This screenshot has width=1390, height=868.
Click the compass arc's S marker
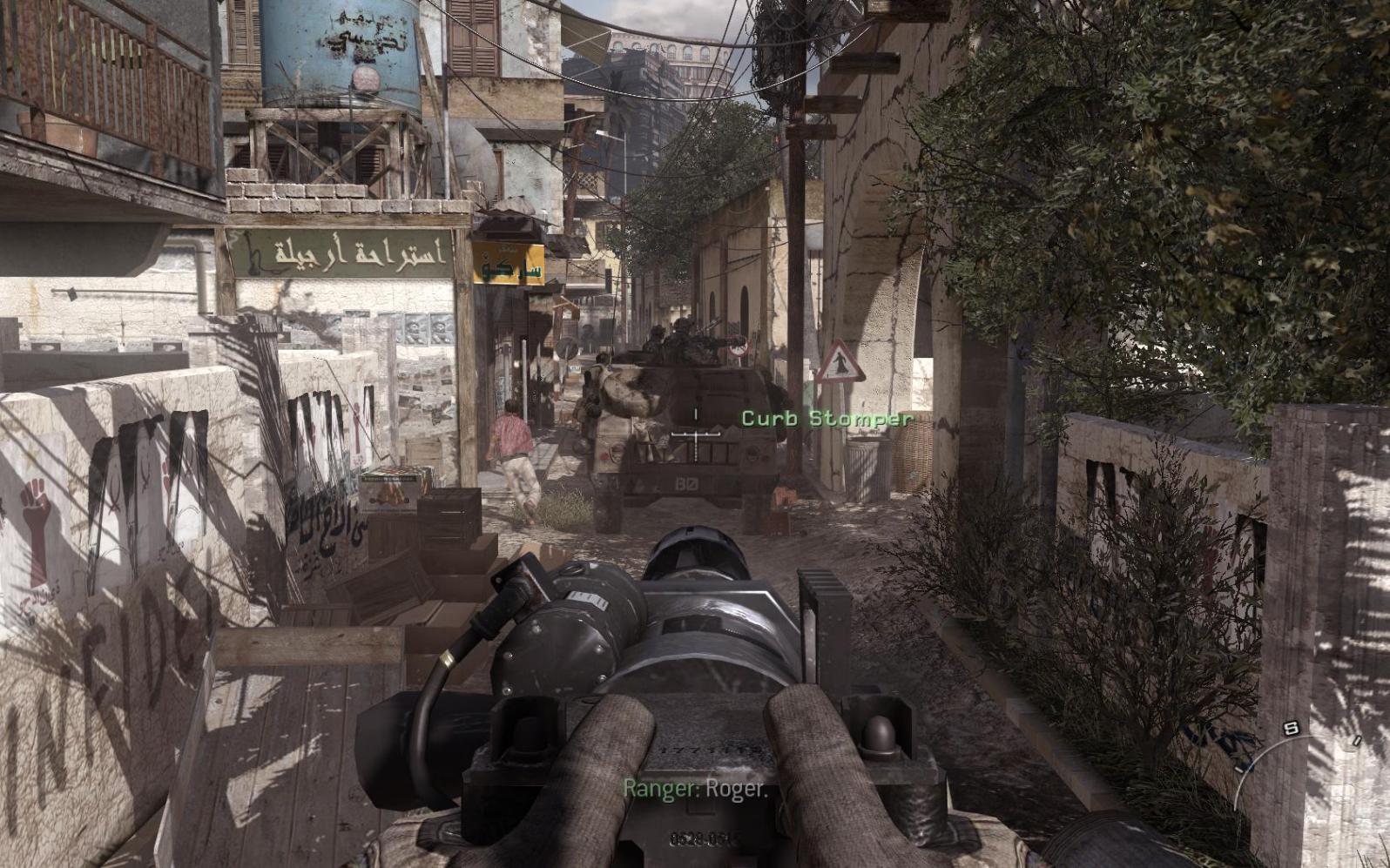point(1292,728)
